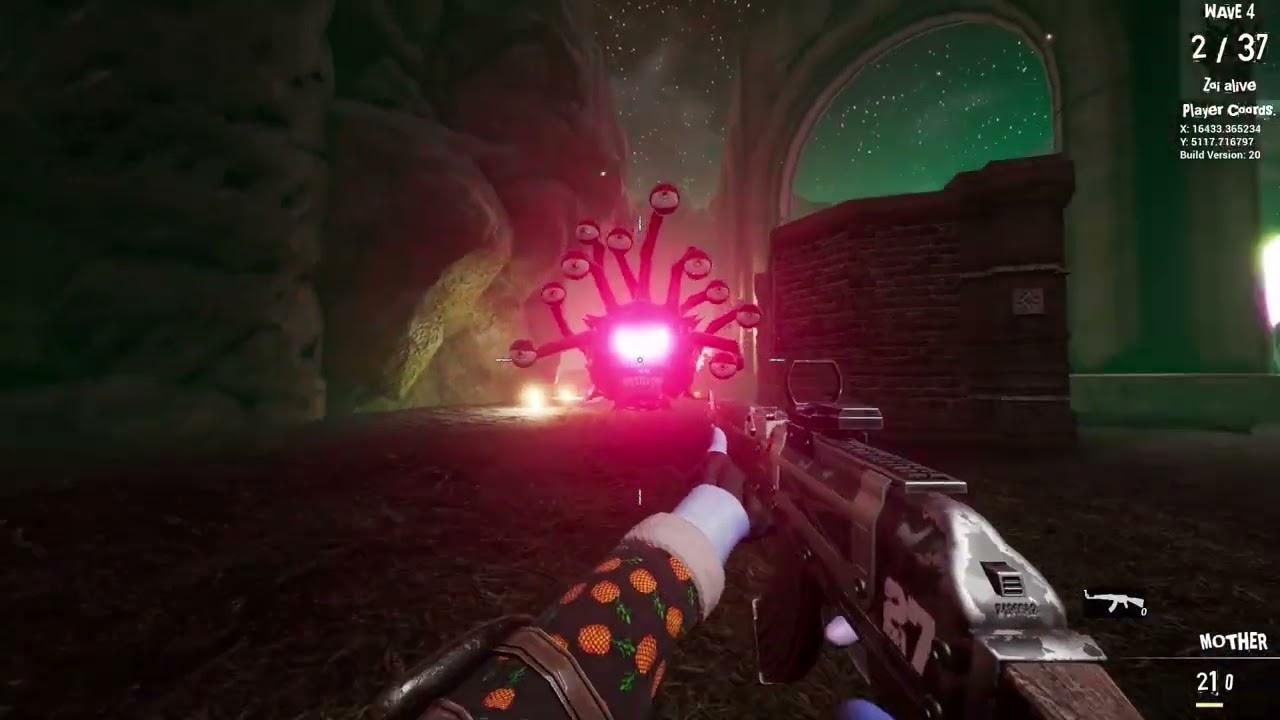Select the MOTHER weapon name label
The image size is (1280, 720).
click(1232, 641)
